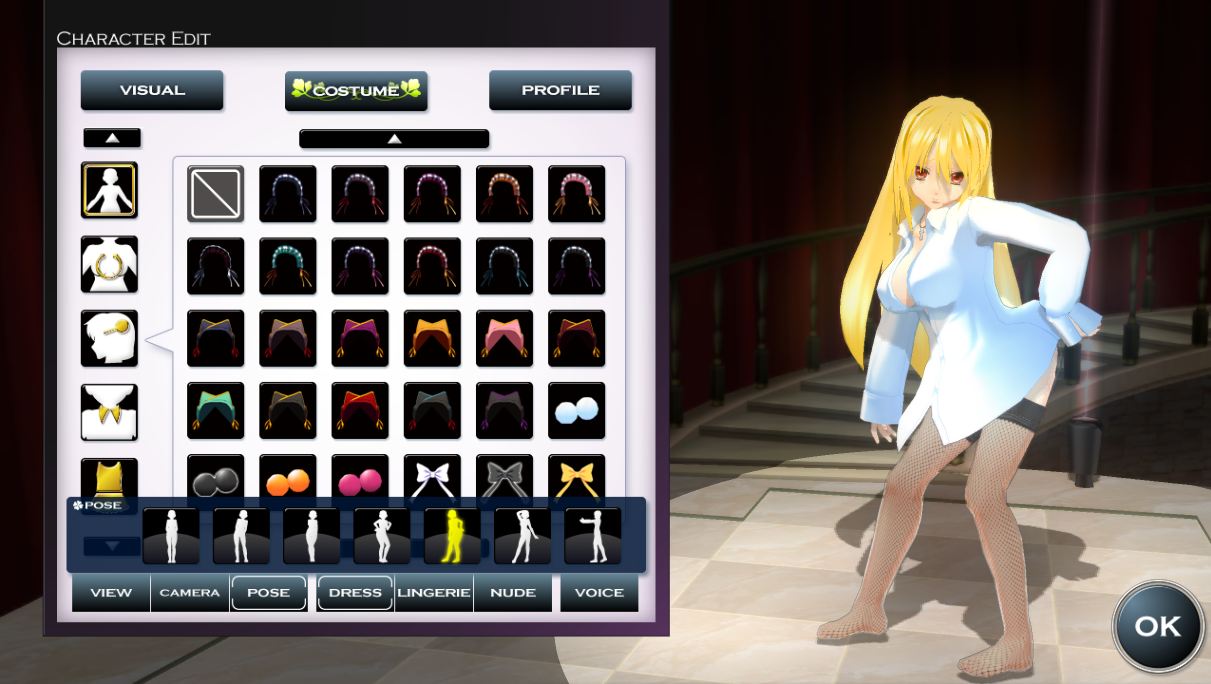The height and width of the screenshot is (684, 1211).
Task: Open the Voice option
Action: [x=599, y=592]
